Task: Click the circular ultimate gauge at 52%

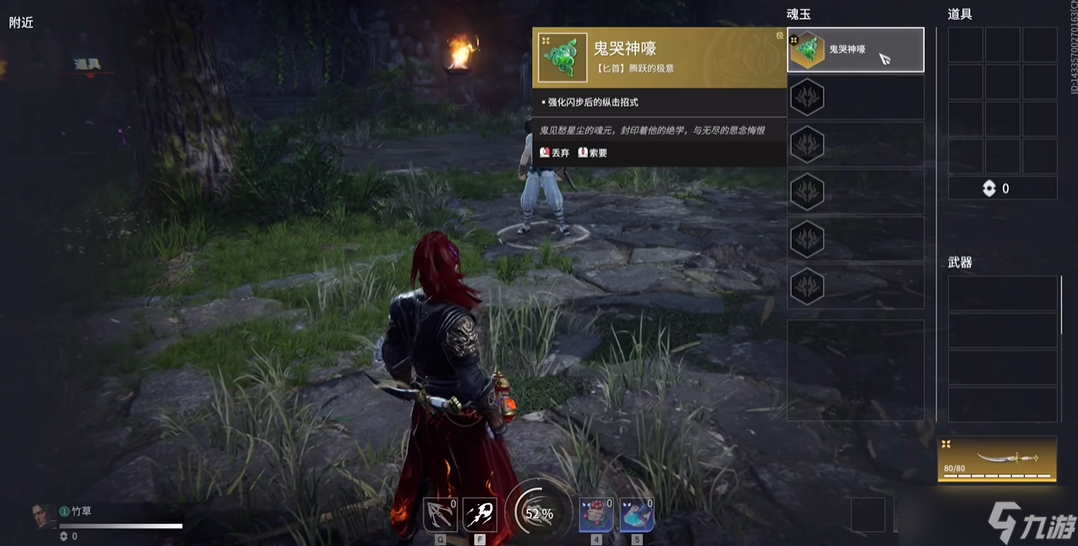Action: [x=539, y=513]
